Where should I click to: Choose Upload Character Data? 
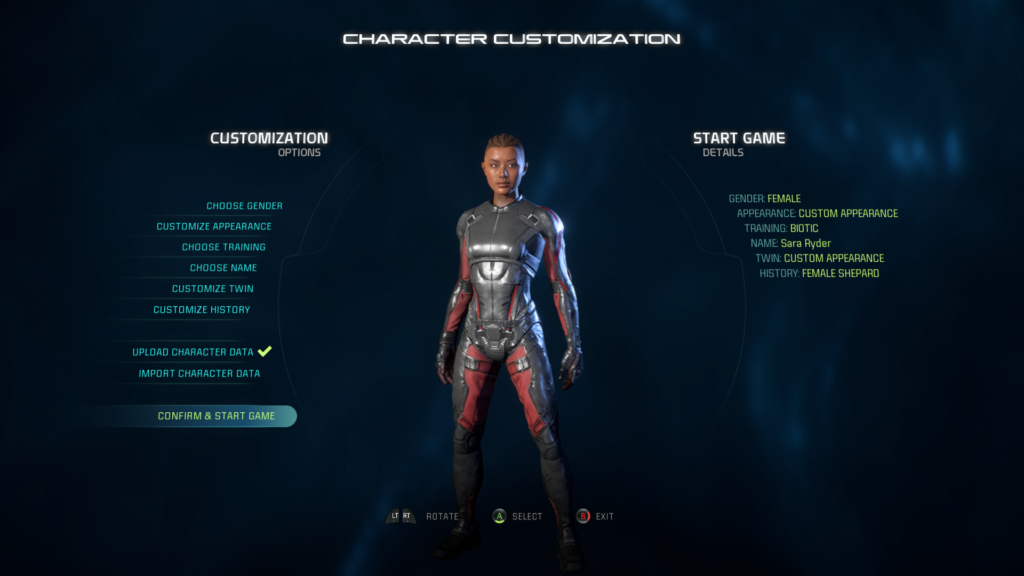click(x=193, y=352)
